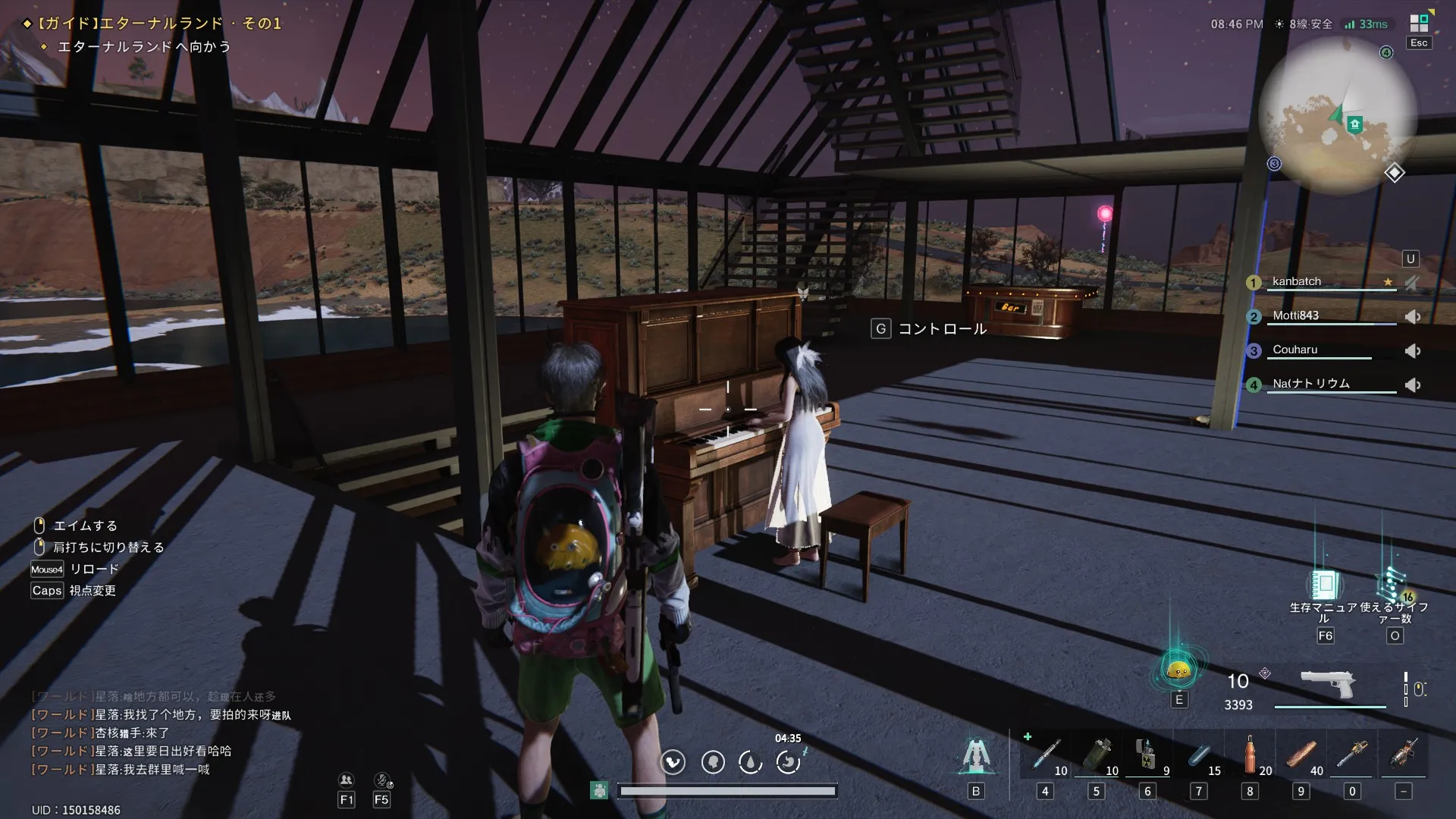Select the green grenade hotbar slot
The image size is (1456, 819).
click(1097, 755)
